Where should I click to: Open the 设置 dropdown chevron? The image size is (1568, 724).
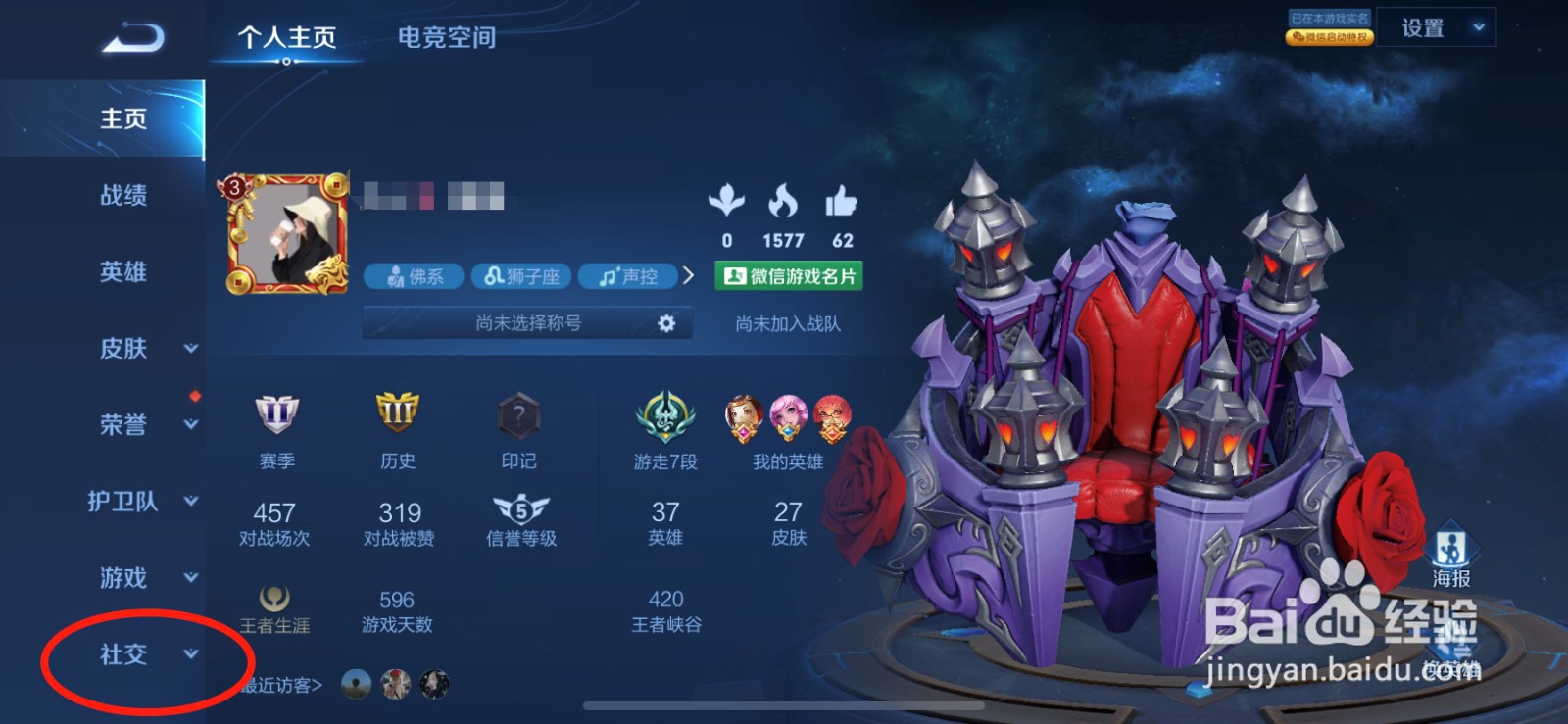pos(1477,27)
